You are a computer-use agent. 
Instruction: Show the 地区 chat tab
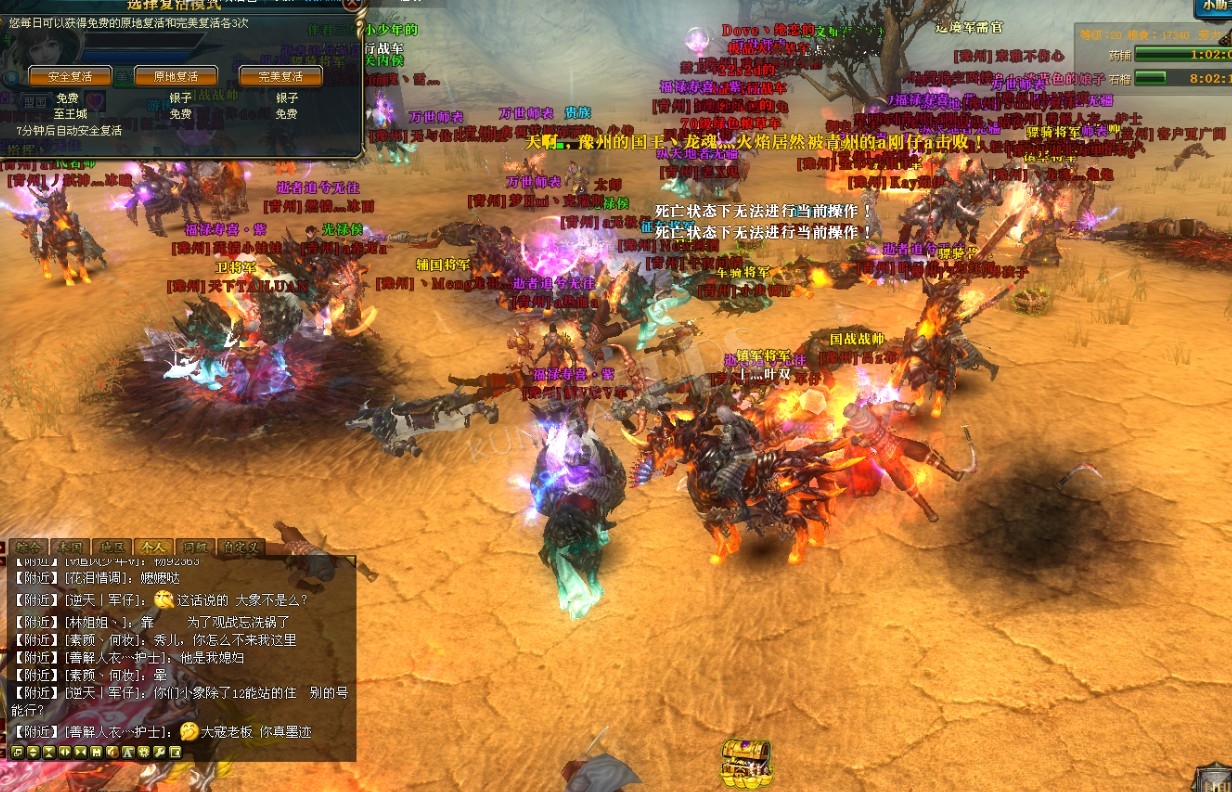pos(112,547)
